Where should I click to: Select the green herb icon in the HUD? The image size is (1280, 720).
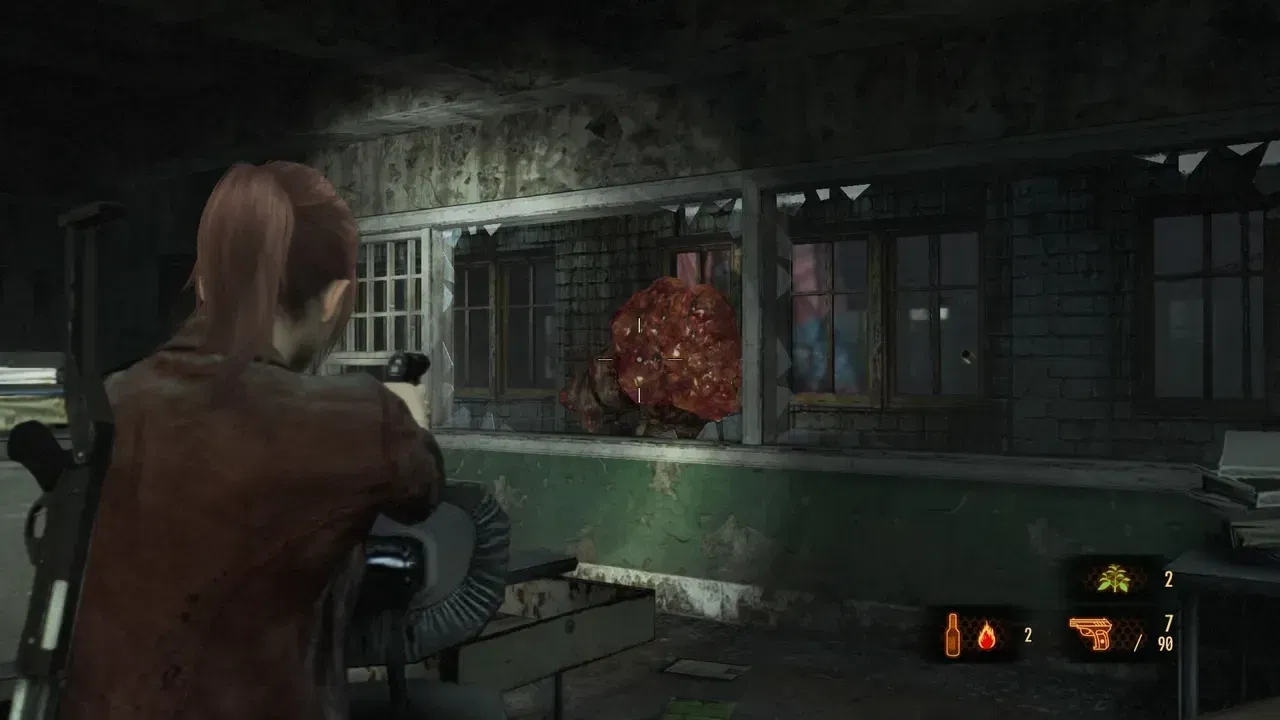1113,578
